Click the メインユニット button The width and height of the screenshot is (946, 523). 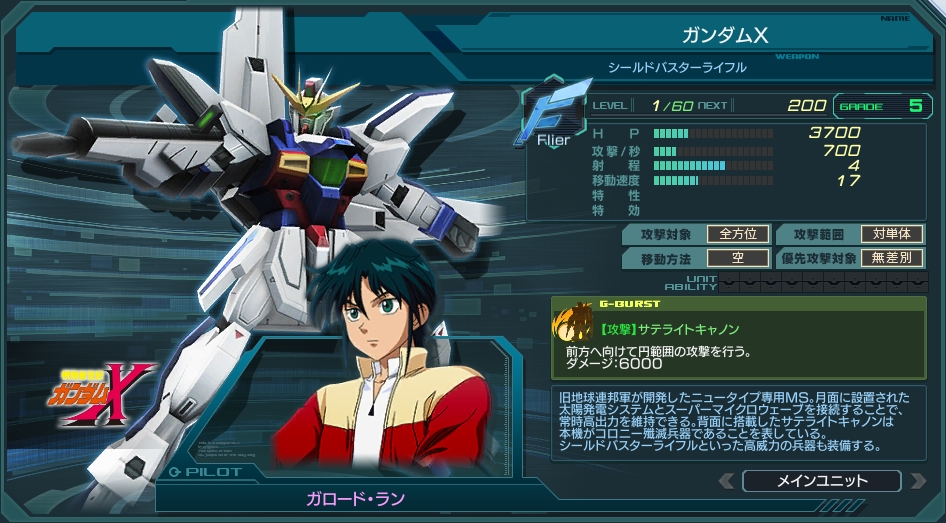pyautogui.click(x=822, y=481)
